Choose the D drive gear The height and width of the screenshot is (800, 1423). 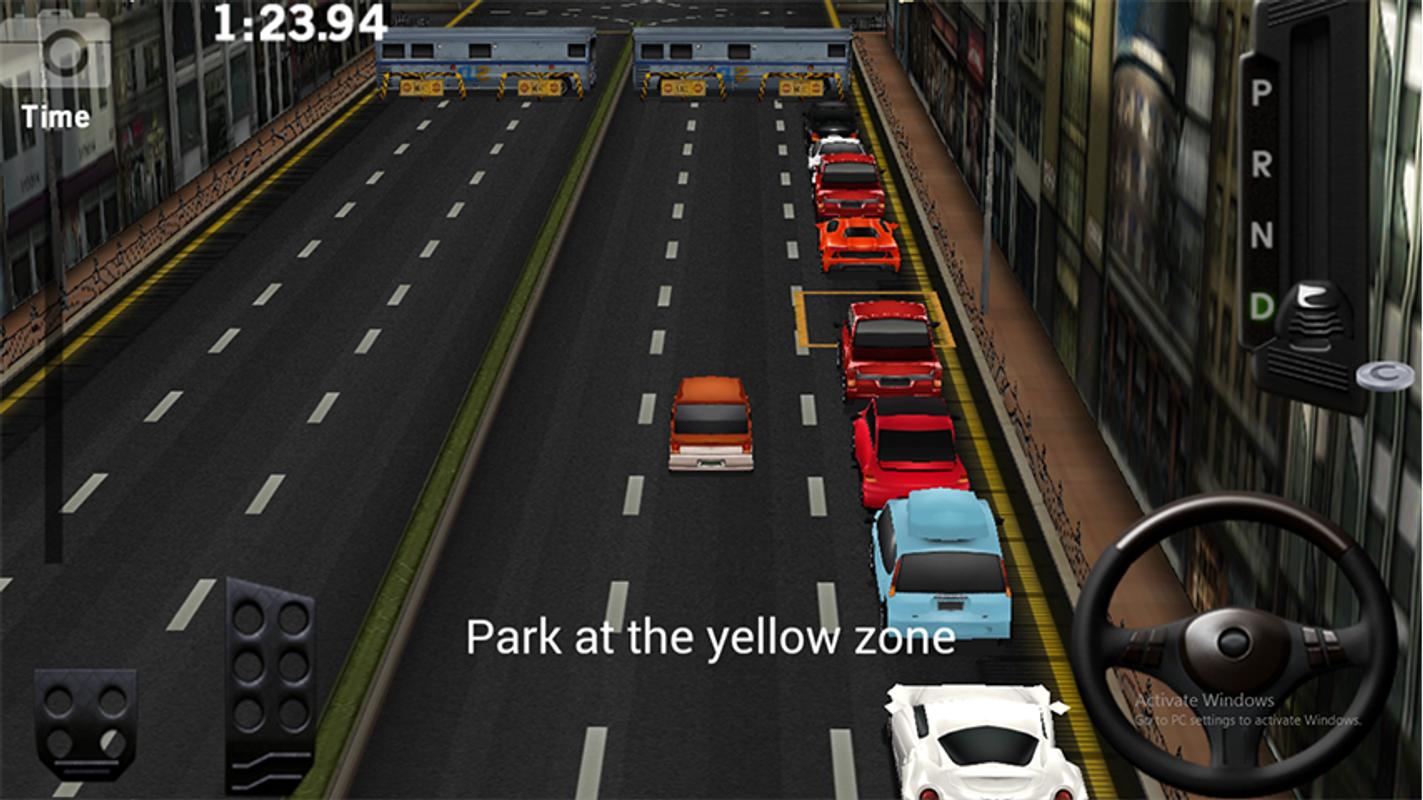coord(1262,306)
